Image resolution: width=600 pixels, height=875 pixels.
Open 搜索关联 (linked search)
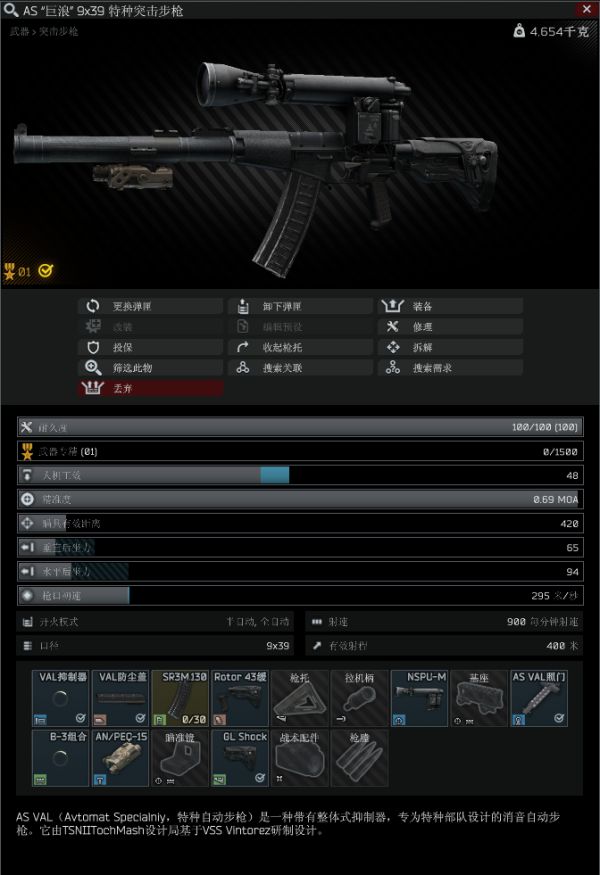pyautogui.click(x=300, y=368)
